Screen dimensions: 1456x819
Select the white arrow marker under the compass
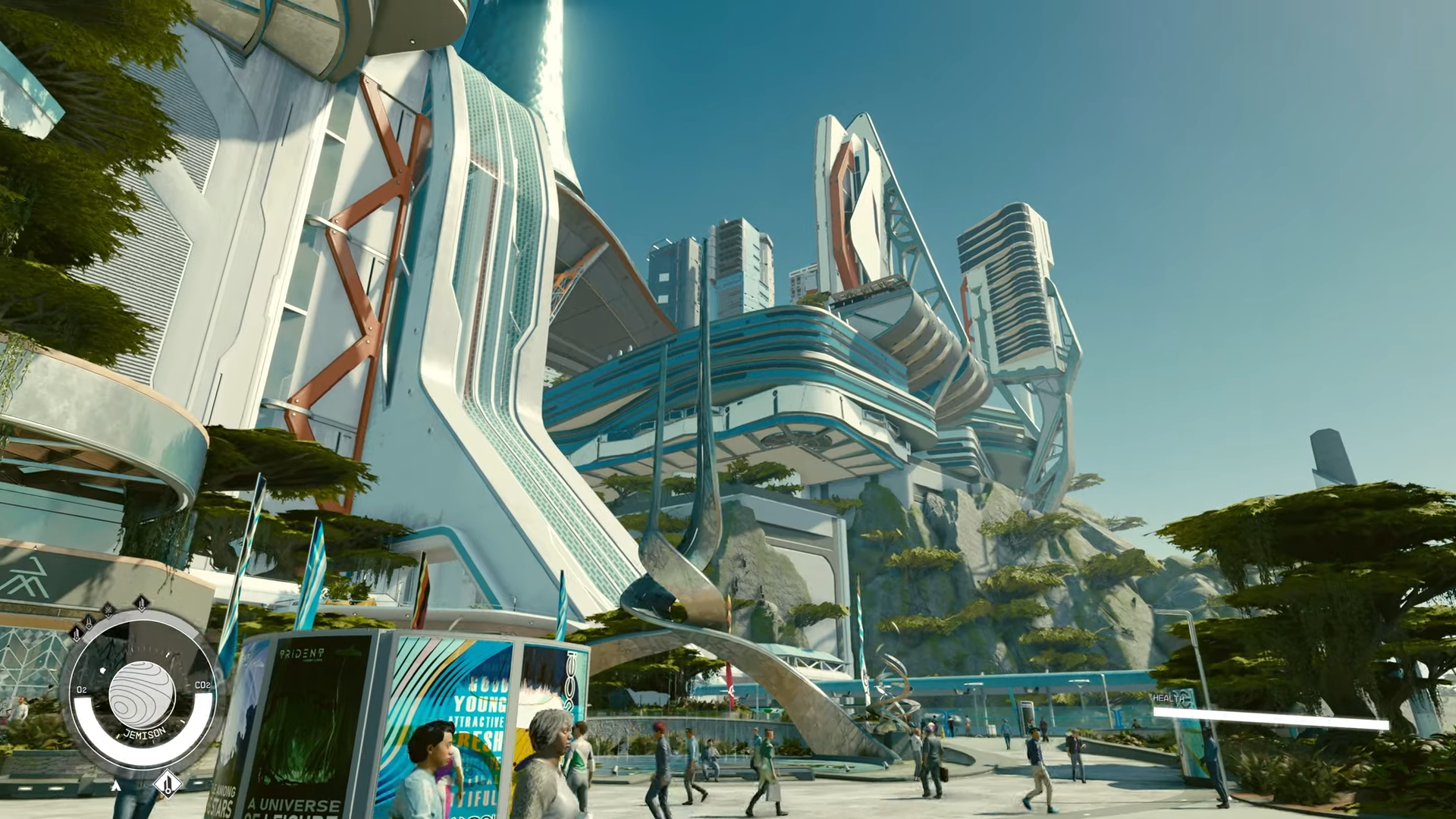coord(116,786)
